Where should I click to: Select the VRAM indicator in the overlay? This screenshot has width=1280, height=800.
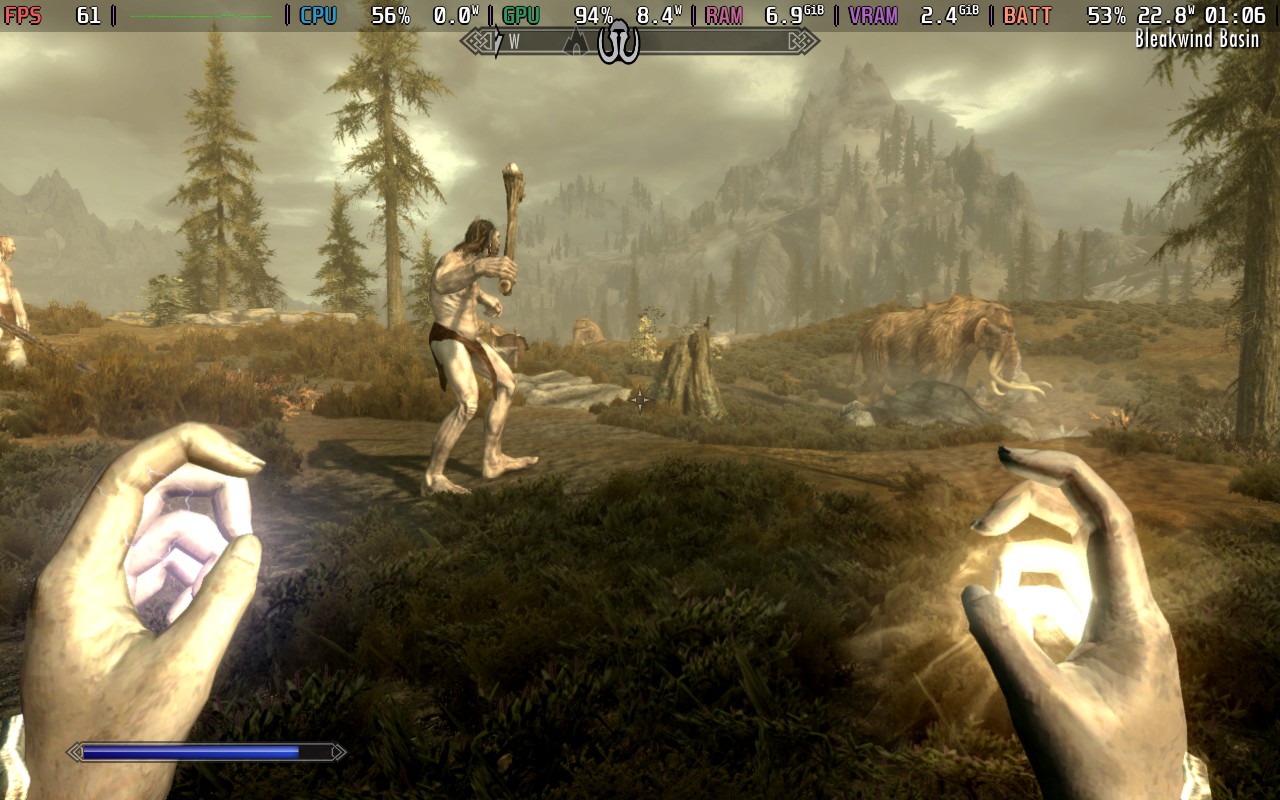coord(872,15)
